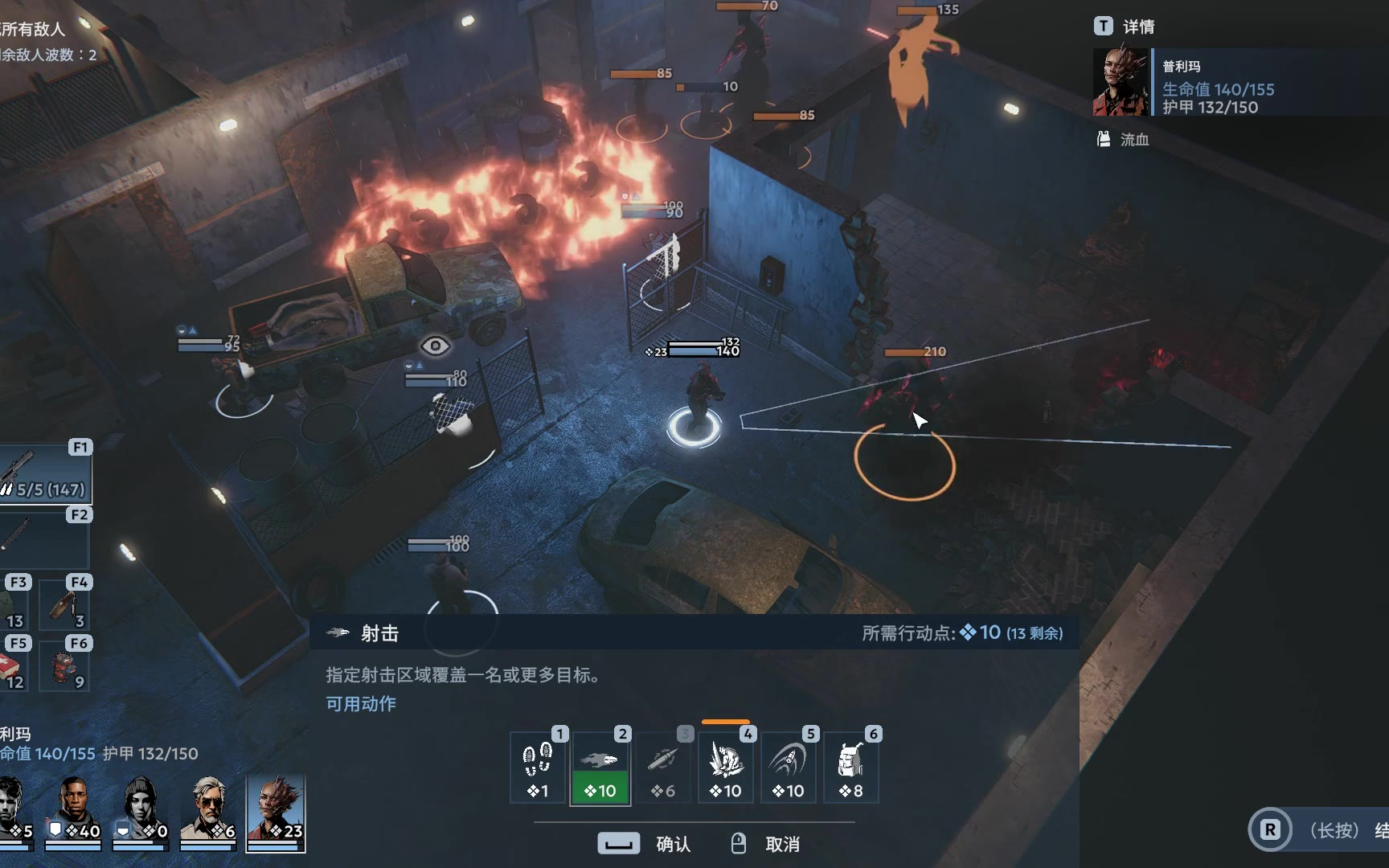Image resolution: width=1389 pixels, height=868 pixels.
Task: Select the footsteps move action
Action: coord(538,767)
